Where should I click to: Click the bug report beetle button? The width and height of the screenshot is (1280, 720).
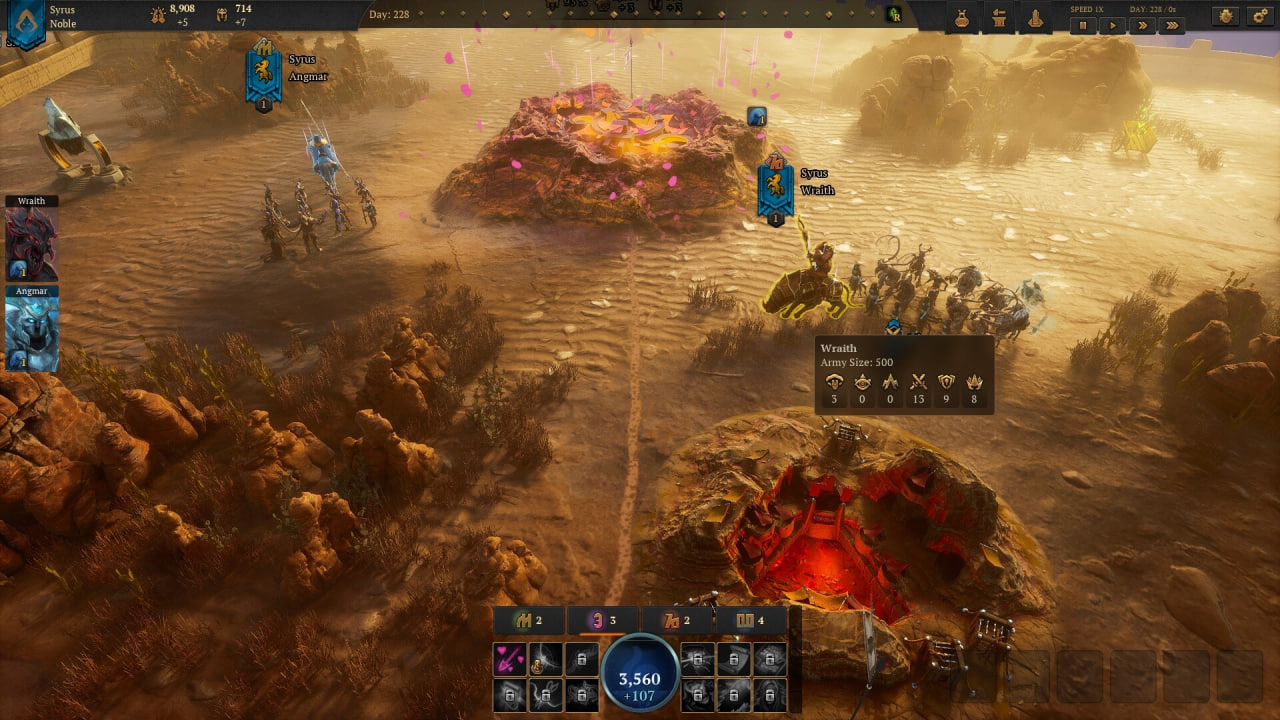click(x=1226, y=17)
